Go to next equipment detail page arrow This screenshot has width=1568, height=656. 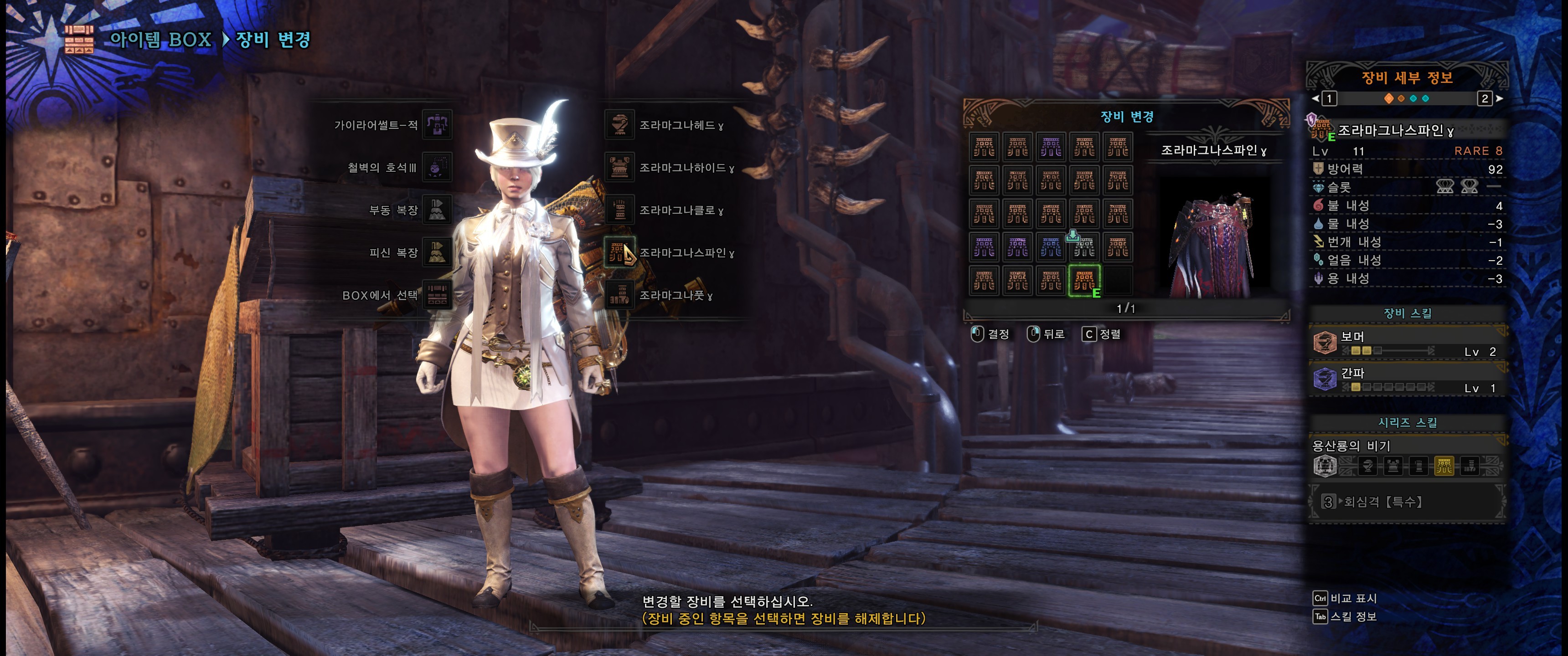(1499, 98)
